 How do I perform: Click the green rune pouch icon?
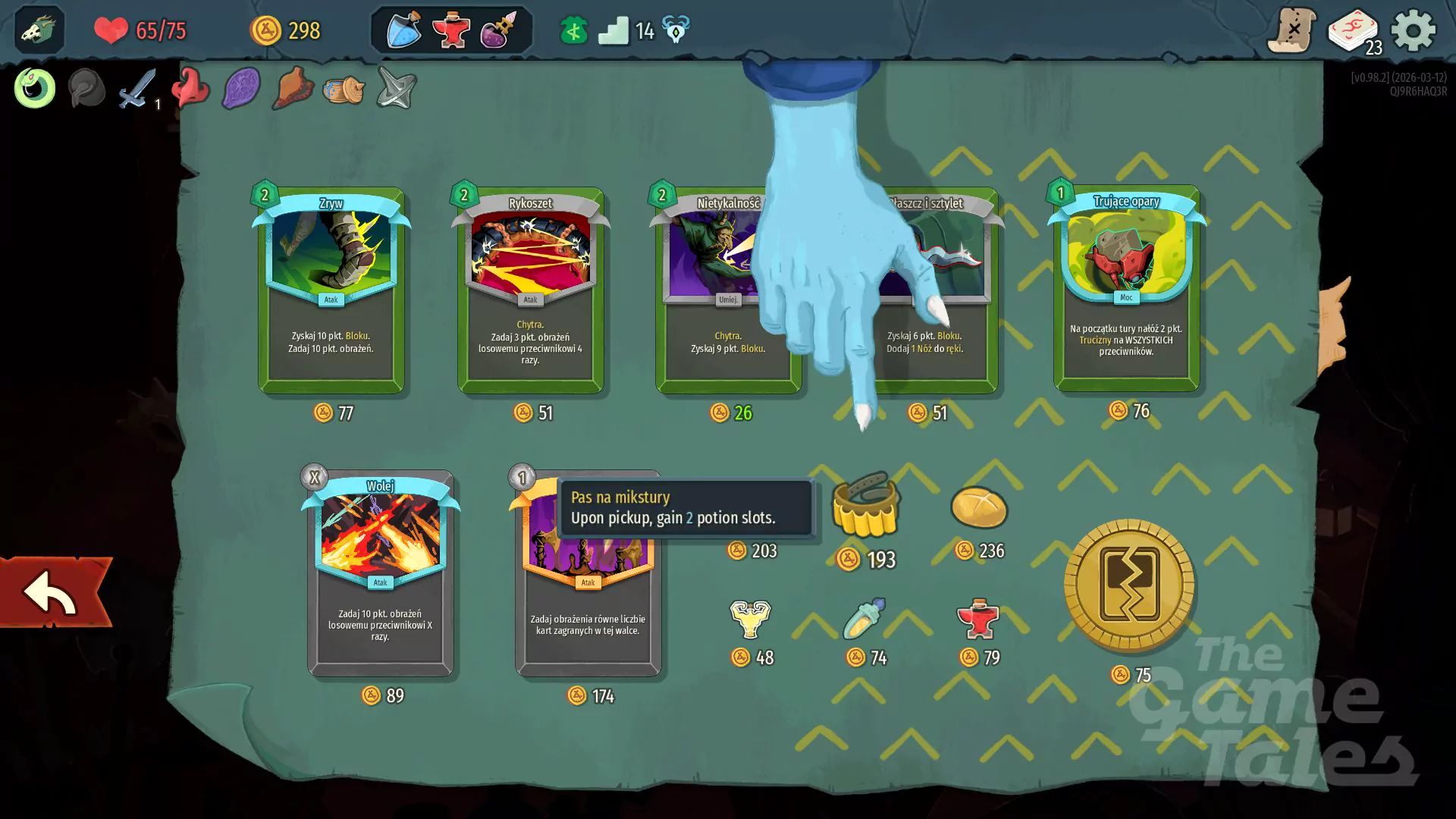[x=574, y=30]
